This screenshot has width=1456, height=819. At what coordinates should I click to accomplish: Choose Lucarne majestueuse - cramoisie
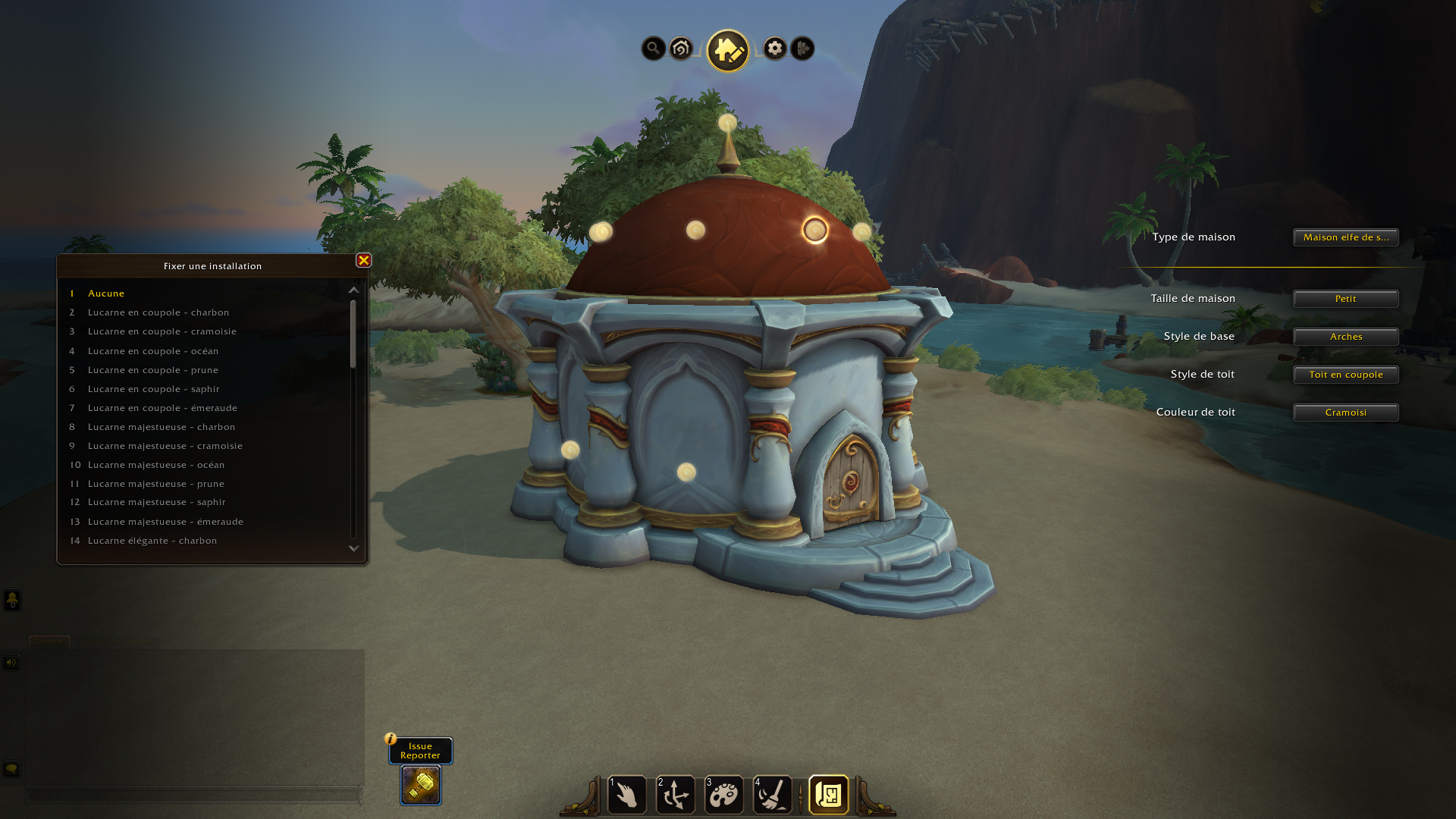coord(165,446)
